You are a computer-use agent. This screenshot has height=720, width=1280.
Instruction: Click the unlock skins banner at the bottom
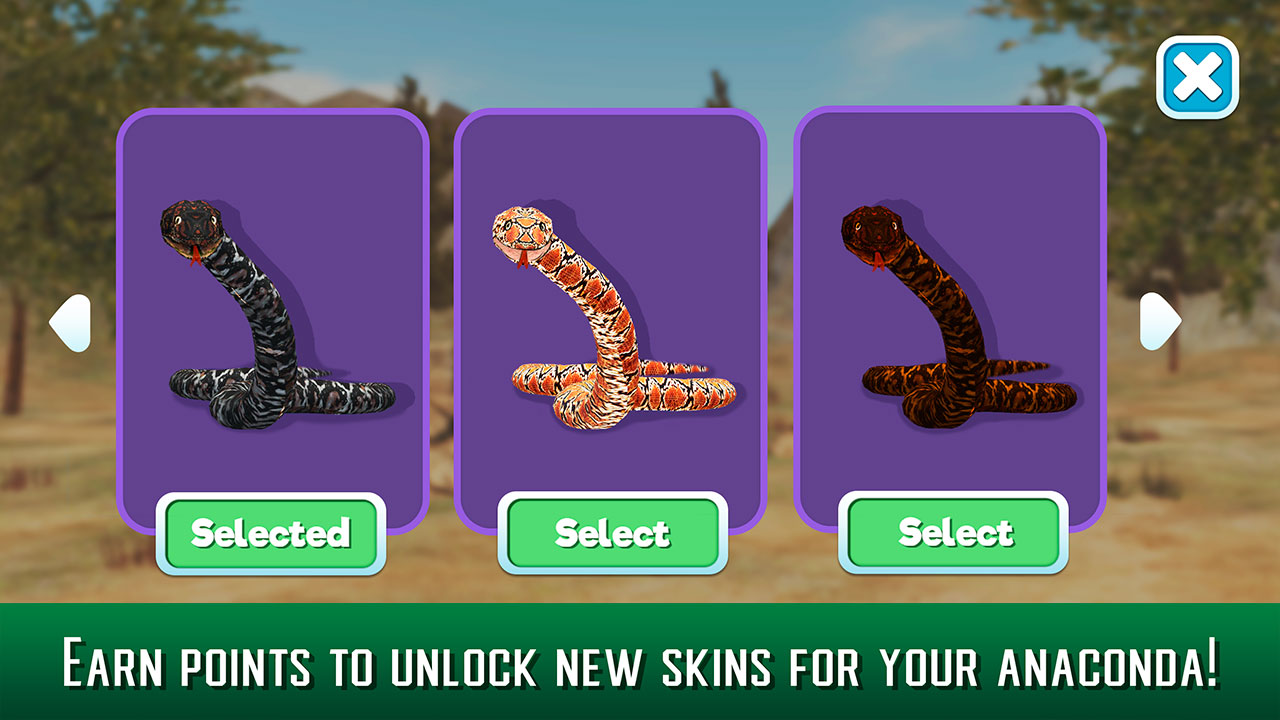point(640,660)
